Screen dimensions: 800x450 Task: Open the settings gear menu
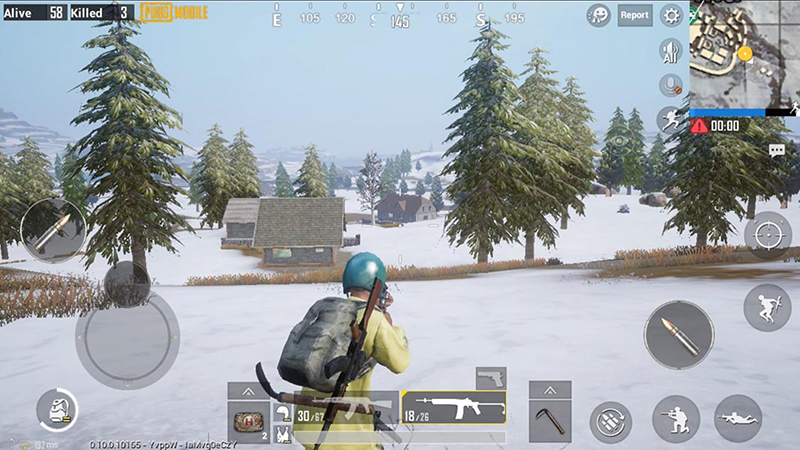671,15
